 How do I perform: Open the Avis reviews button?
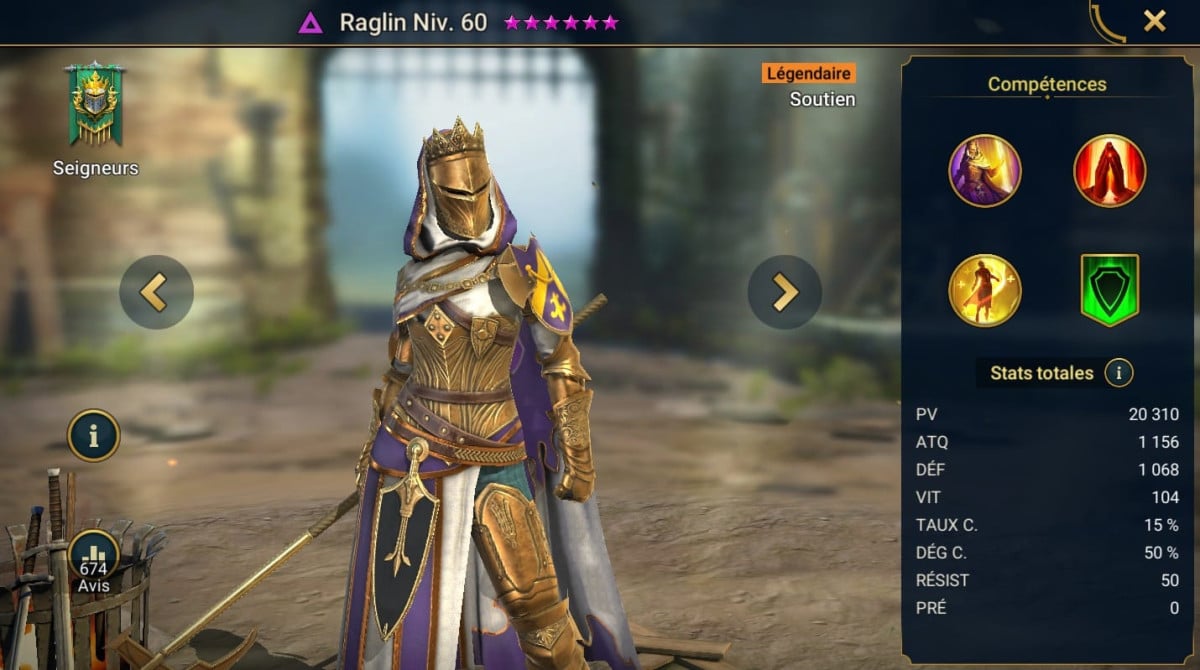pos(94,562)
